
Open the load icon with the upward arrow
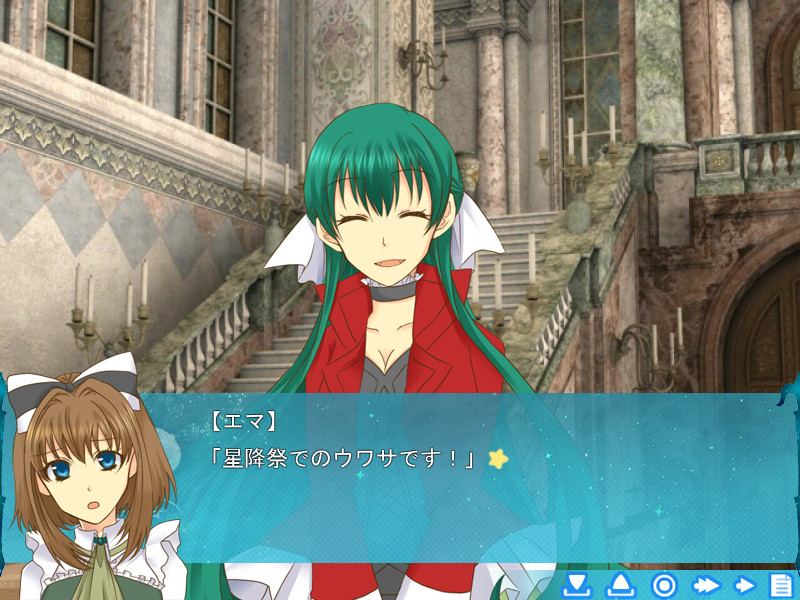pyautogui.click(x=620, y=585)
